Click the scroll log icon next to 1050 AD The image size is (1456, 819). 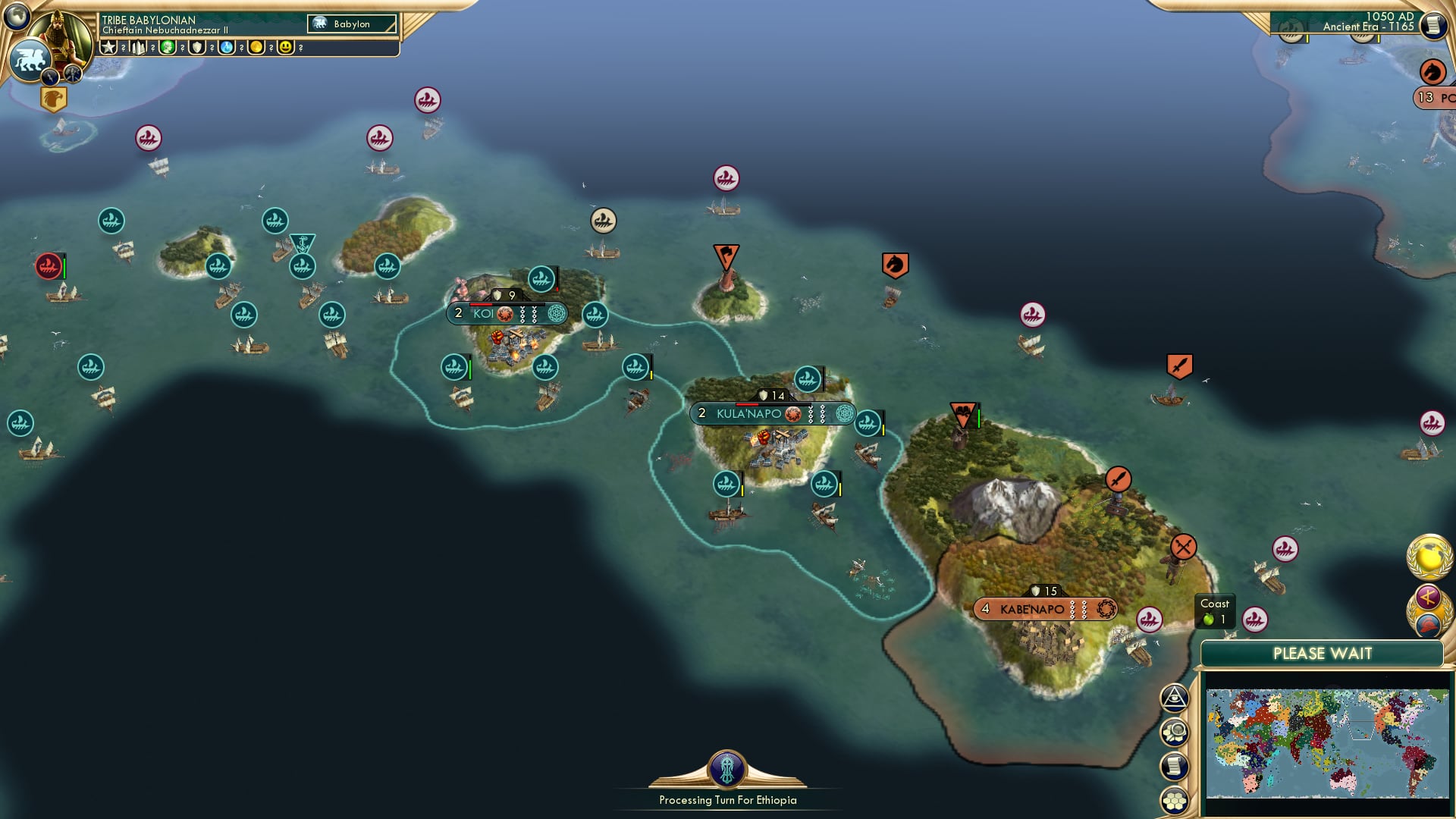(1432, 24)
